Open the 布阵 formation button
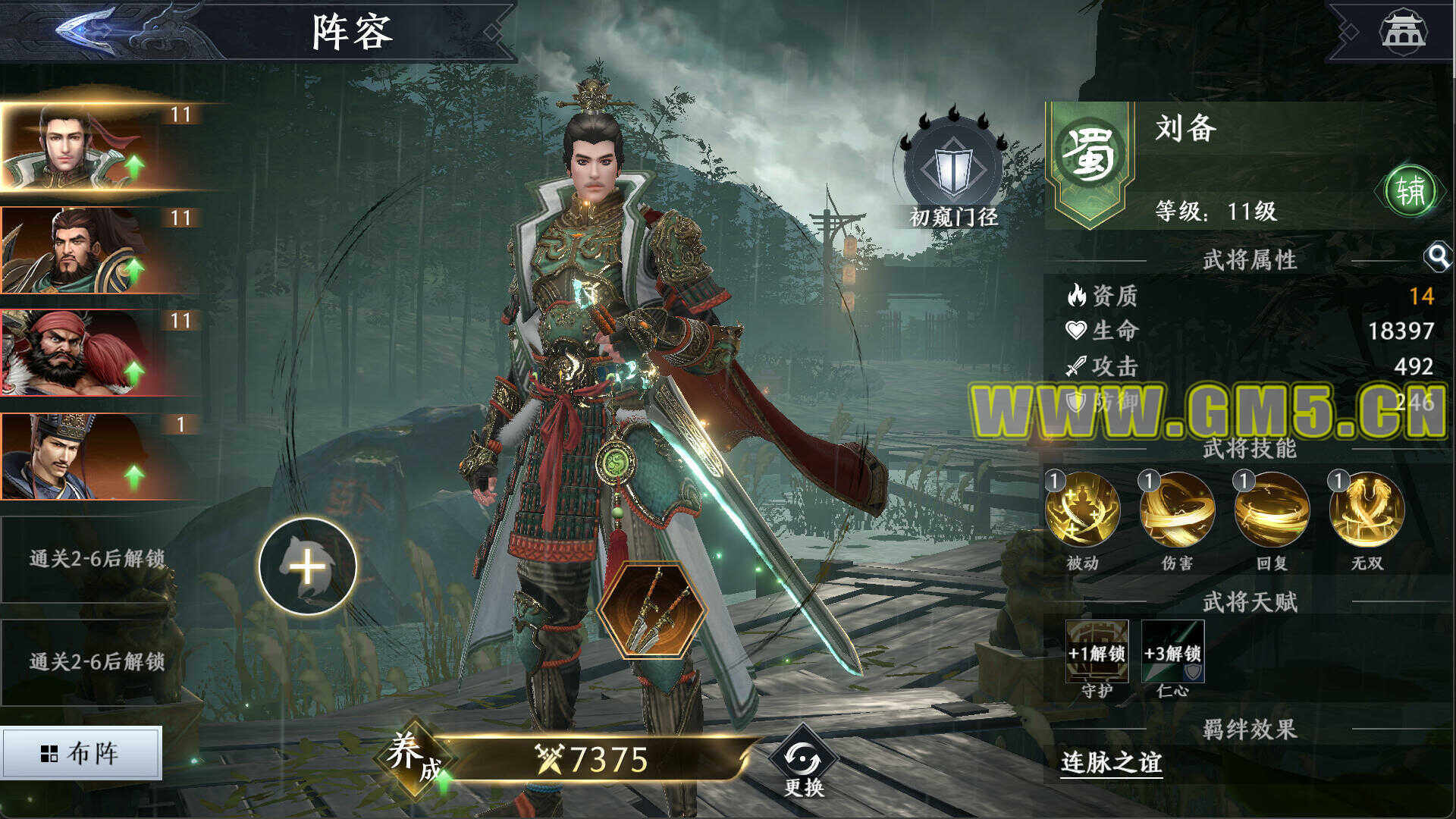1456x819 pixels. point(80,753)
